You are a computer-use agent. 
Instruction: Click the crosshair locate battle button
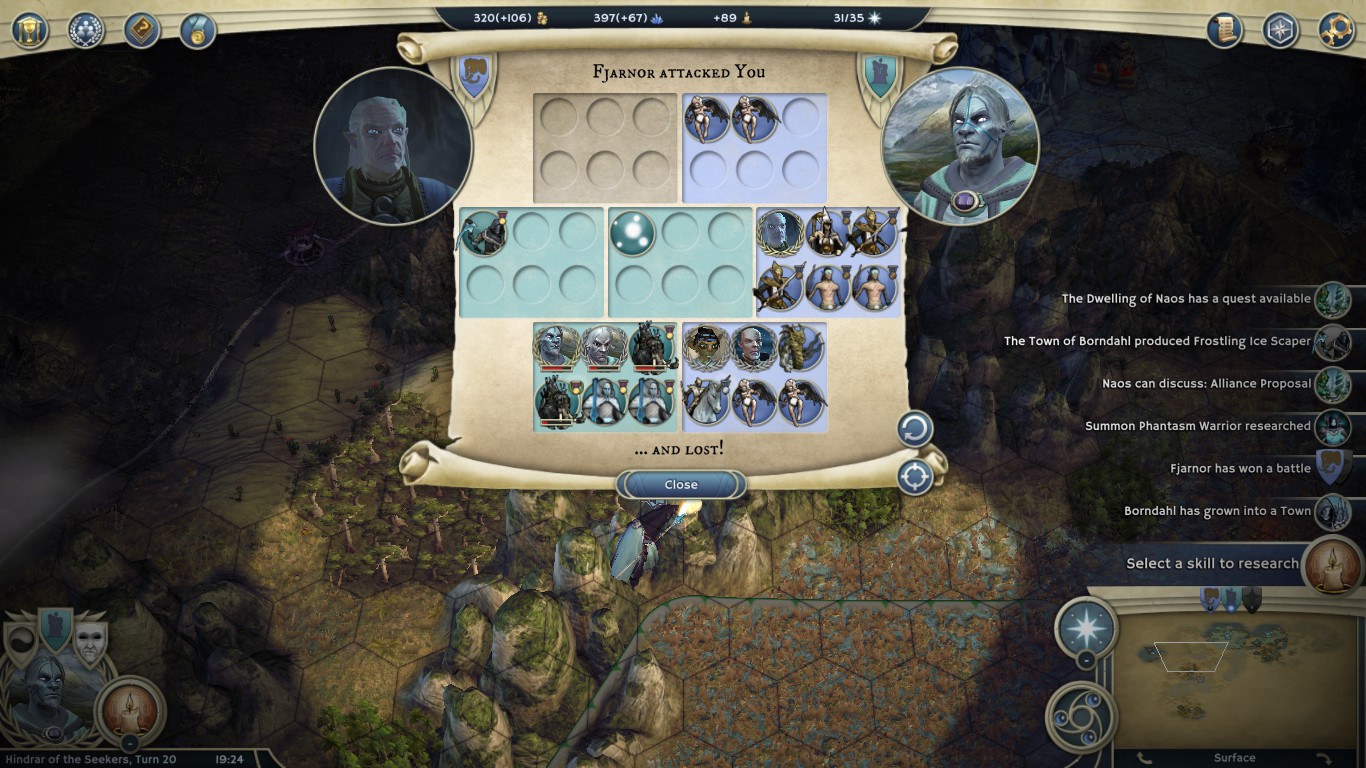[x=914, y=477]
